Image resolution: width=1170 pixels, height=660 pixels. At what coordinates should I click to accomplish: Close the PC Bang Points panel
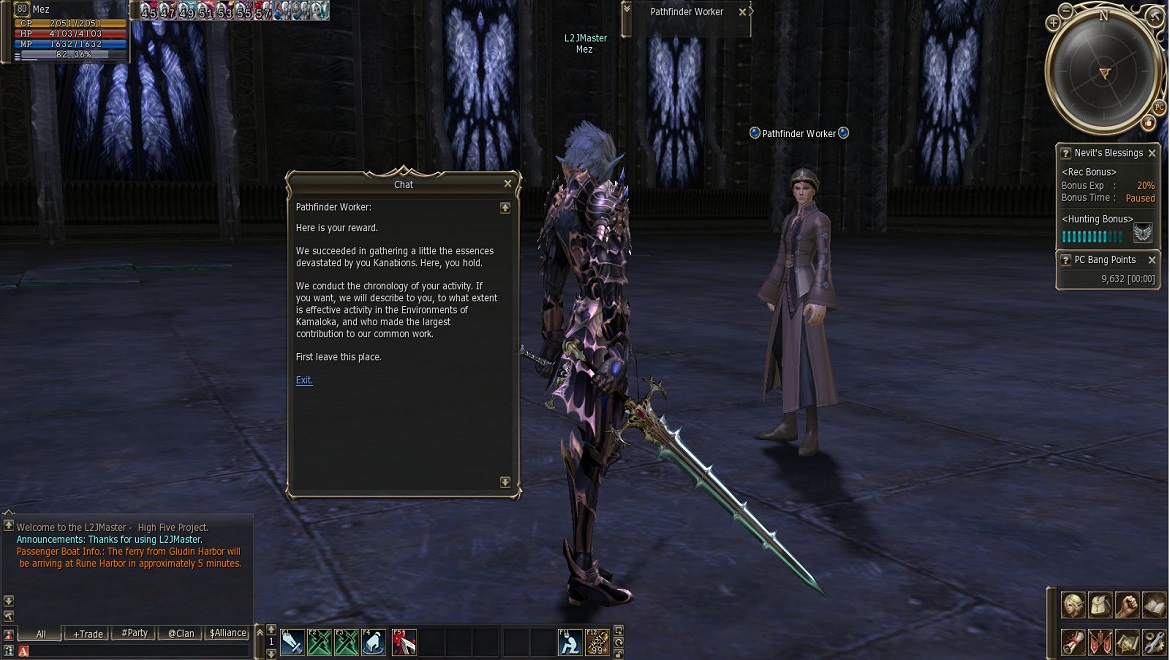[x=1152, y=260]
